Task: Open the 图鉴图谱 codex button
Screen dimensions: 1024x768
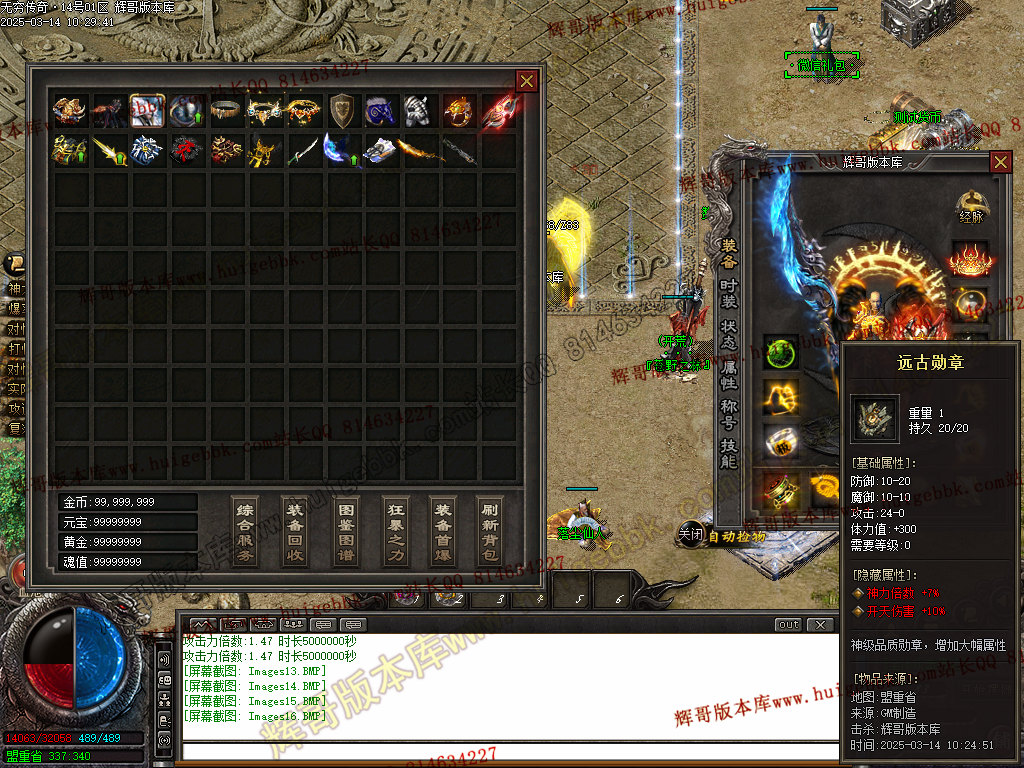Action: point(346,531)
